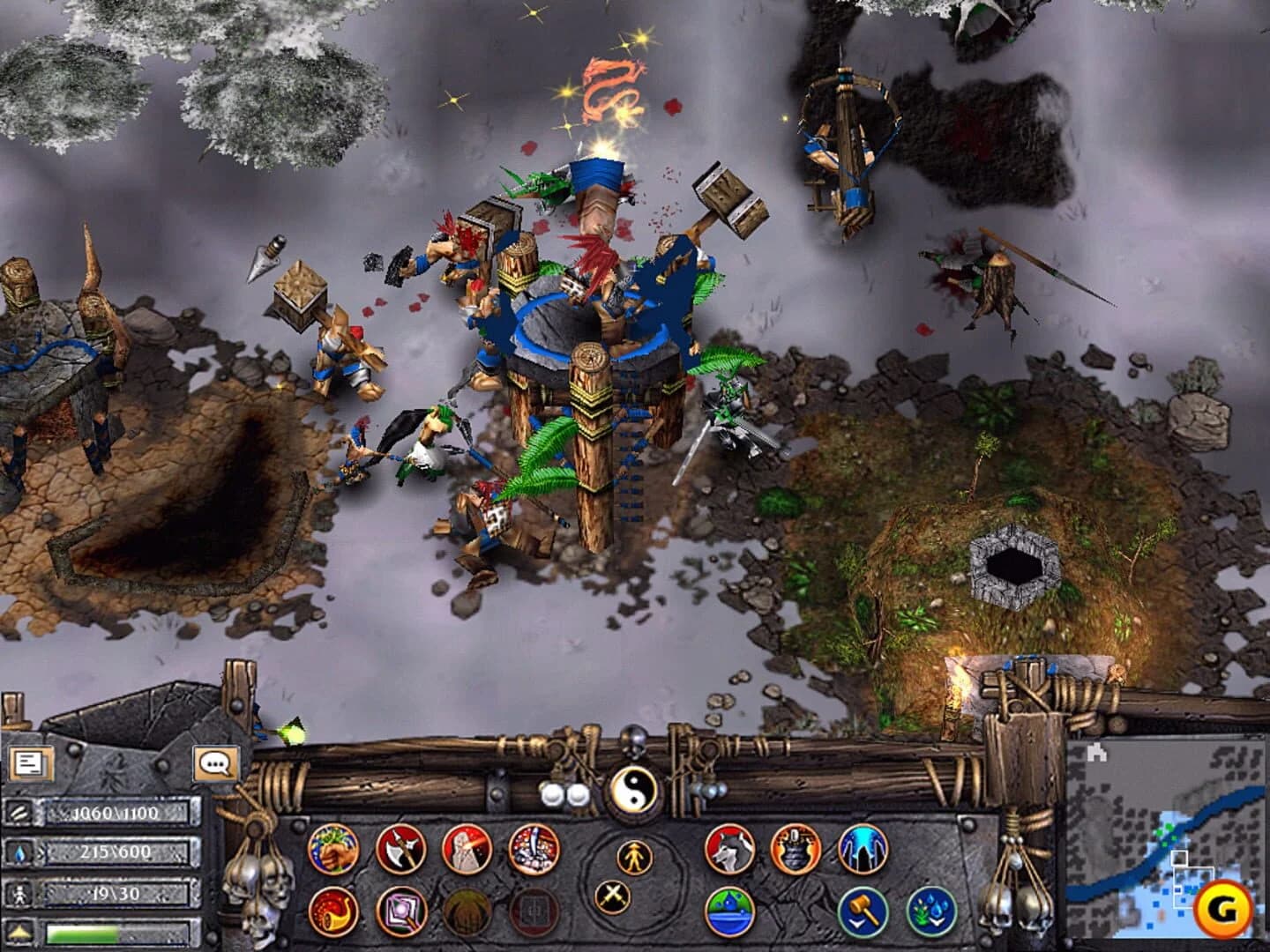Open the chat message panel
Screen dimensions: 1270x952
[x=217, y=763]
